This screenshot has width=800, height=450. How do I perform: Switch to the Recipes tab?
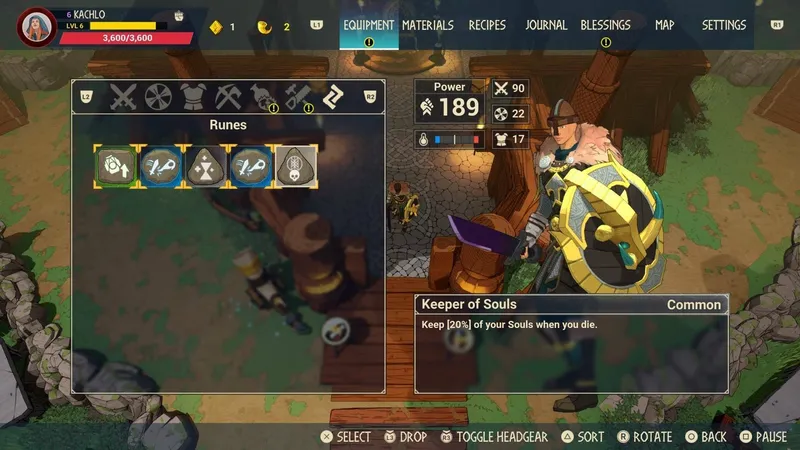tap(487, 25)
